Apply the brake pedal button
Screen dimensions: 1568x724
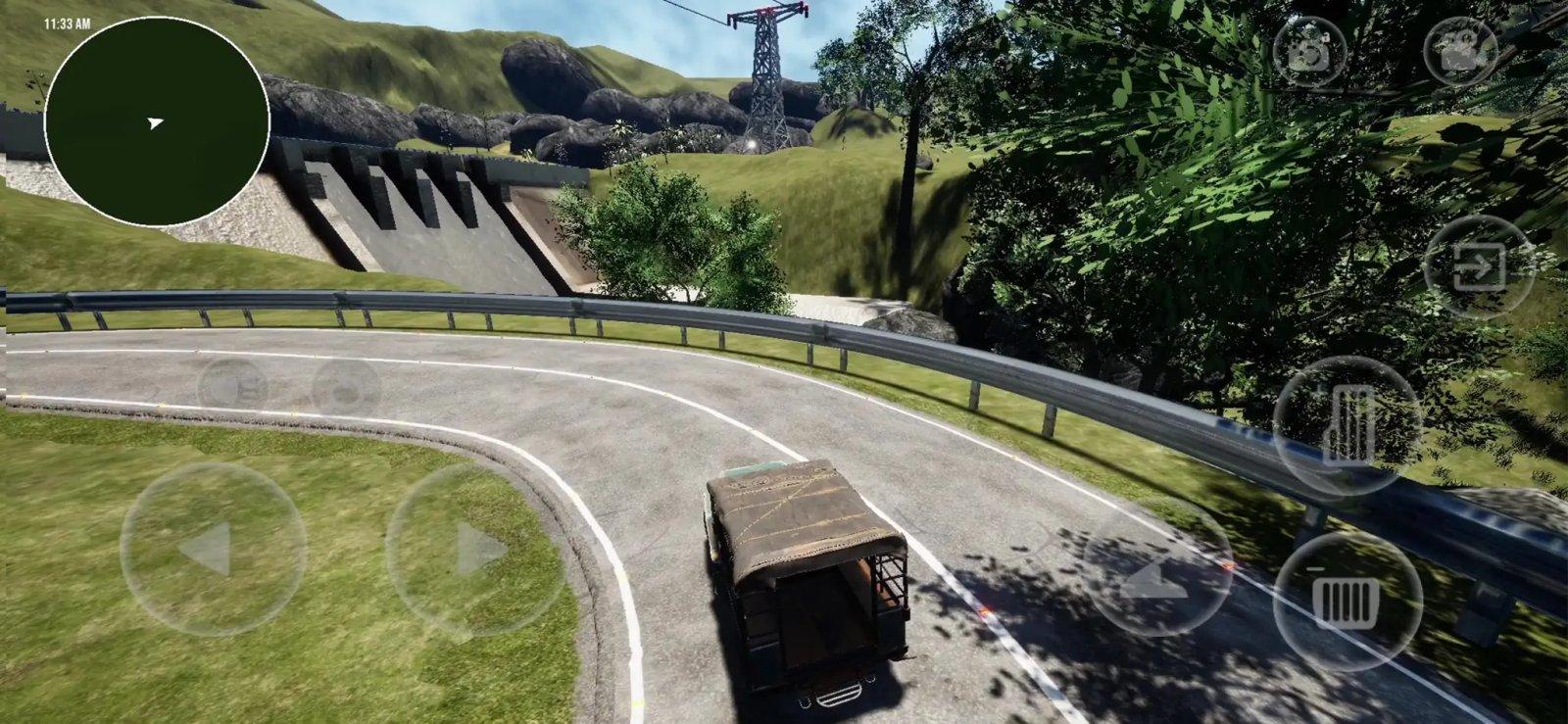pyautogui.click(x=1347, y=600)
